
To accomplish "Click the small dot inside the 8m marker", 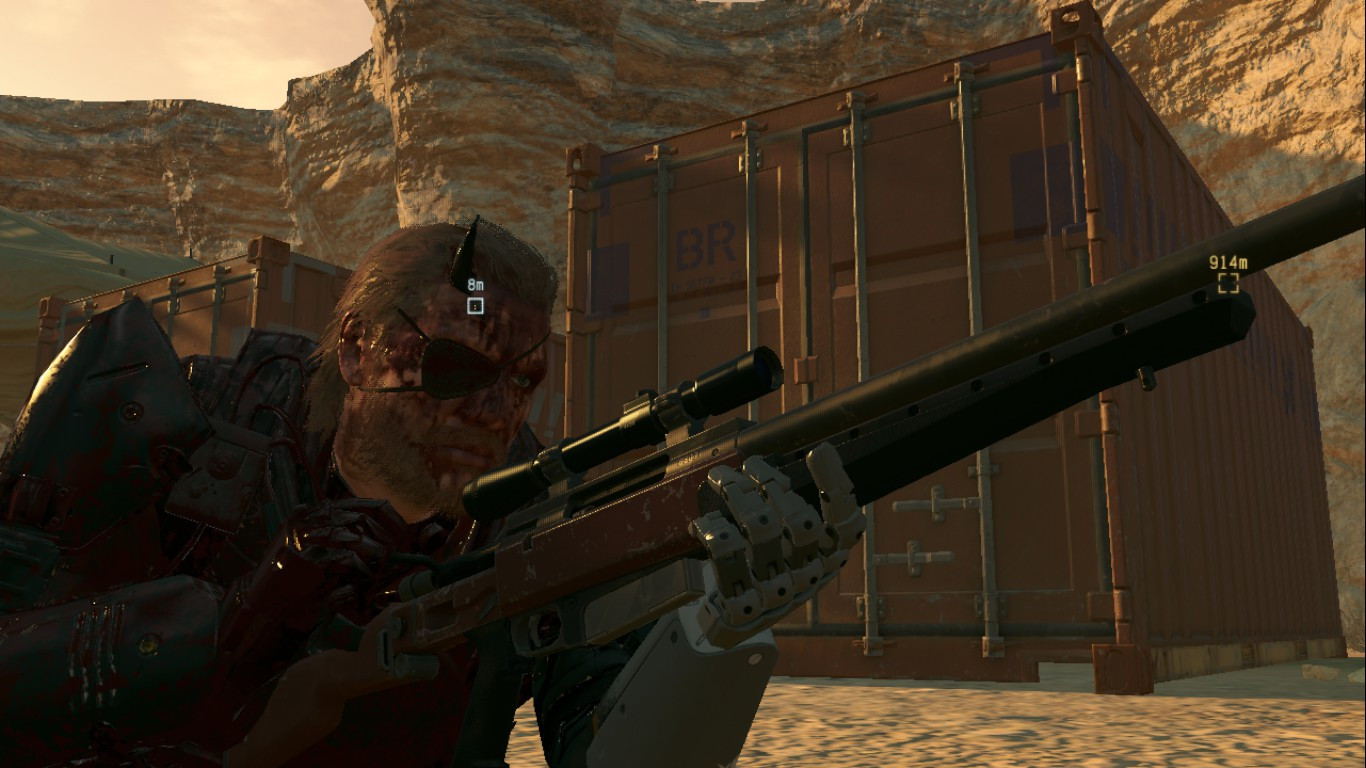I will pos(474,306).
